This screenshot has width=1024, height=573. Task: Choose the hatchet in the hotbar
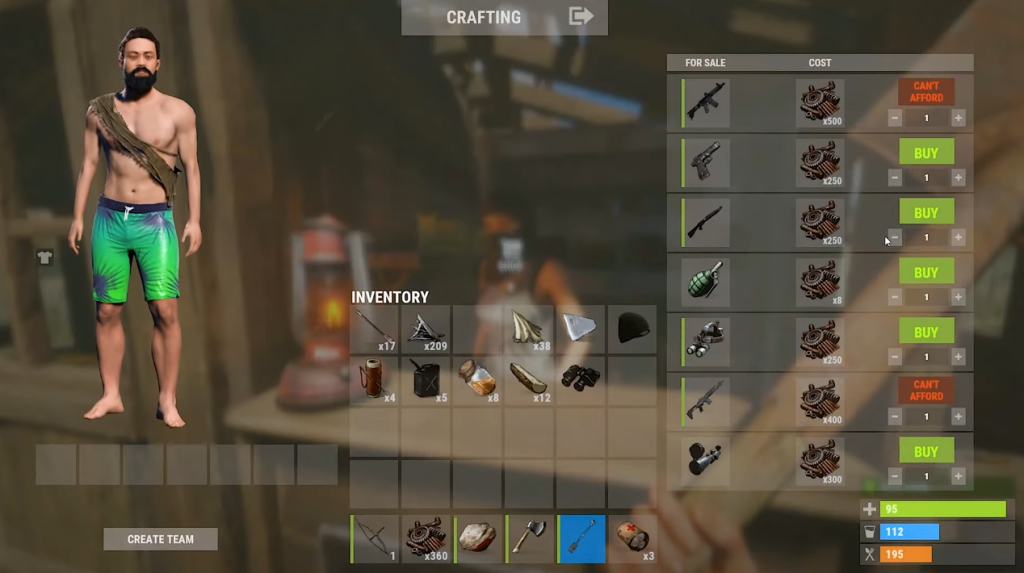click(x=530, y=538)
